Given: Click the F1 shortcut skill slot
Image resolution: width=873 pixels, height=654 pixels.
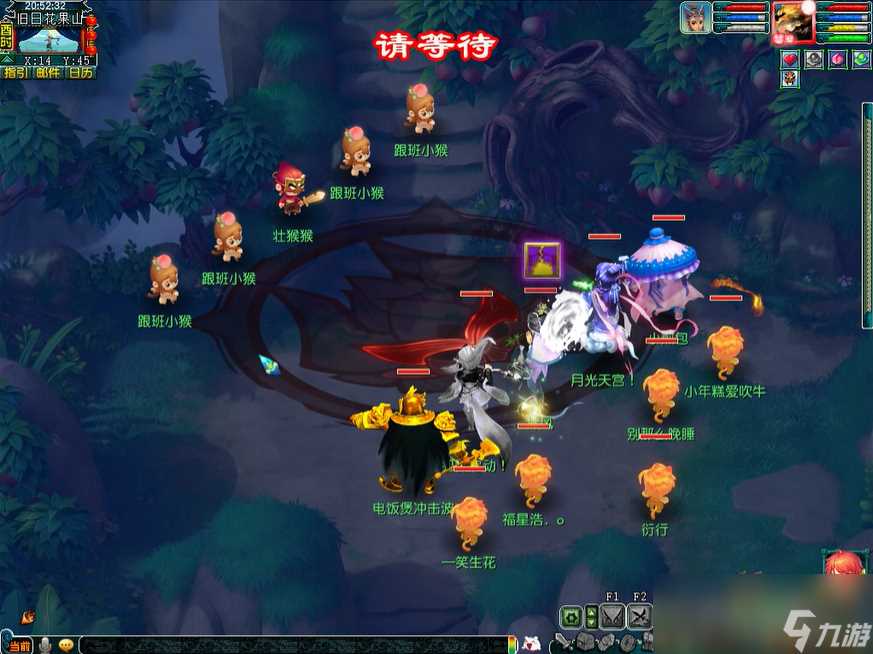Looking at the screenshot, I should coord(613,617).
